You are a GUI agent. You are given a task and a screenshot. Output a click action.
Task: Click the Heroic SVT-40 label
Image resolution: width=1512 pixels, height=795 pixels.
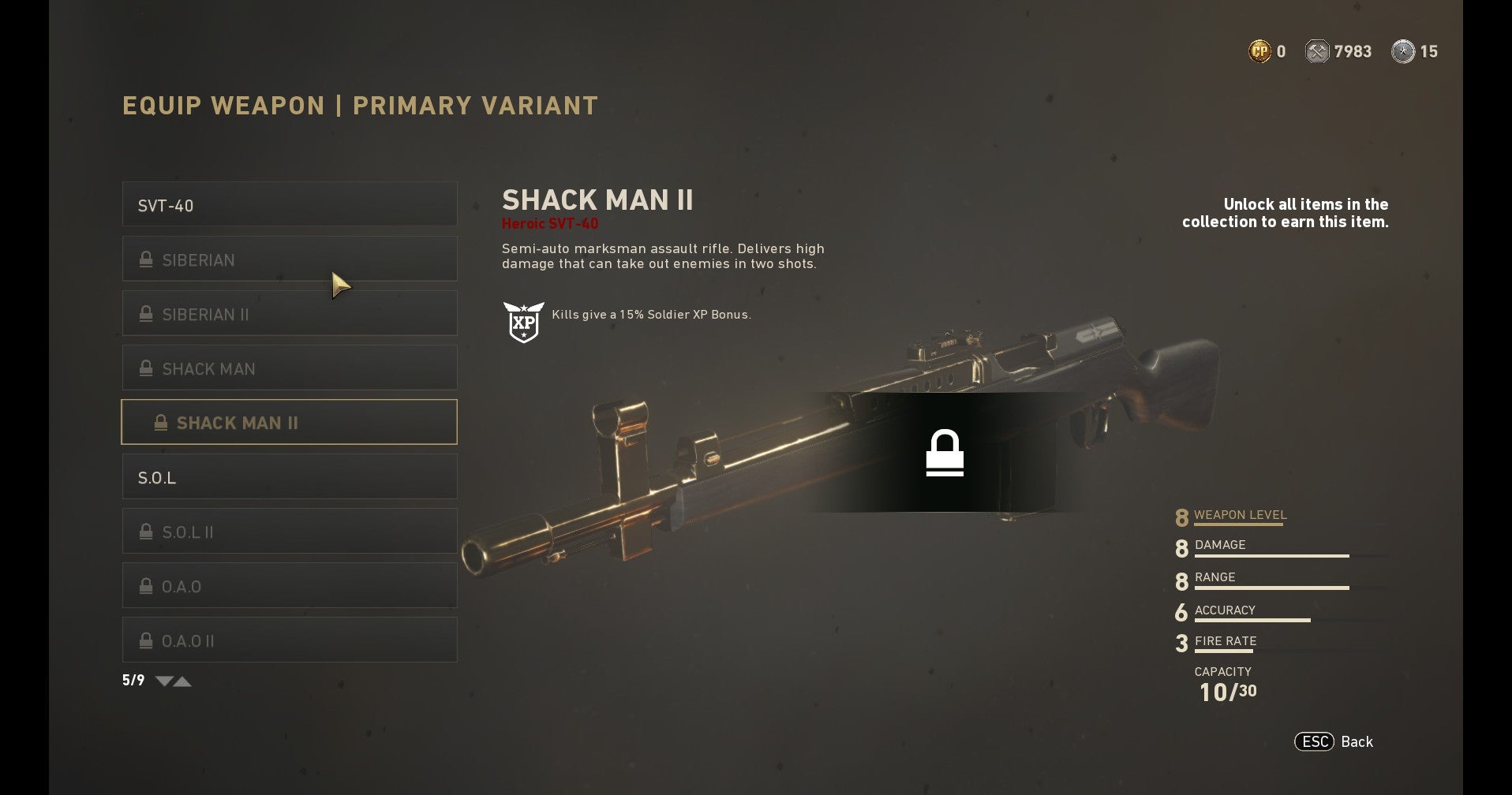[x=551, y=223]
